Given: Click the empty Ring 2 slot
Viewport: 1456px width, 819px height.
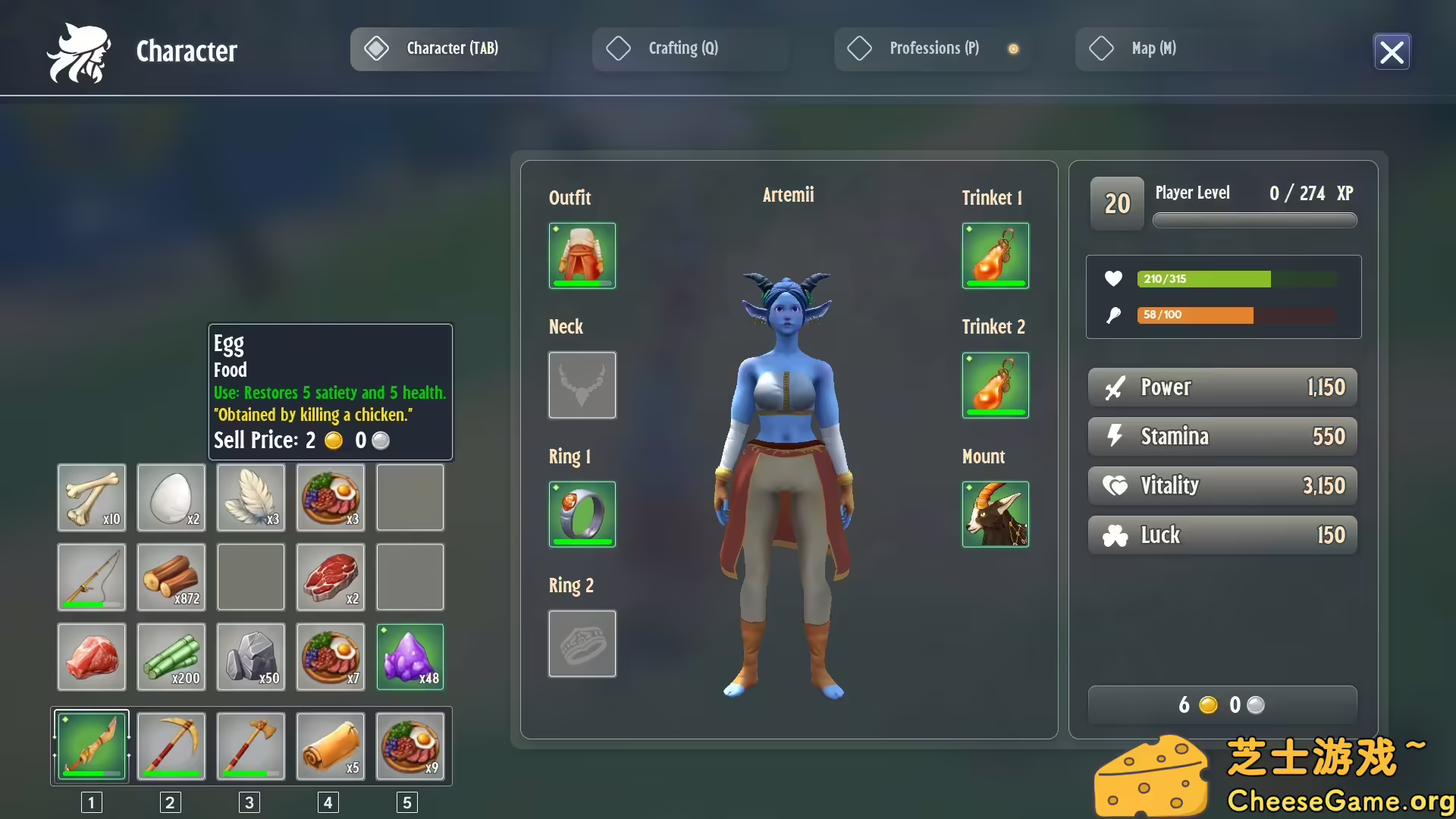Looking at the screenshot, I should tap(582, 644).
